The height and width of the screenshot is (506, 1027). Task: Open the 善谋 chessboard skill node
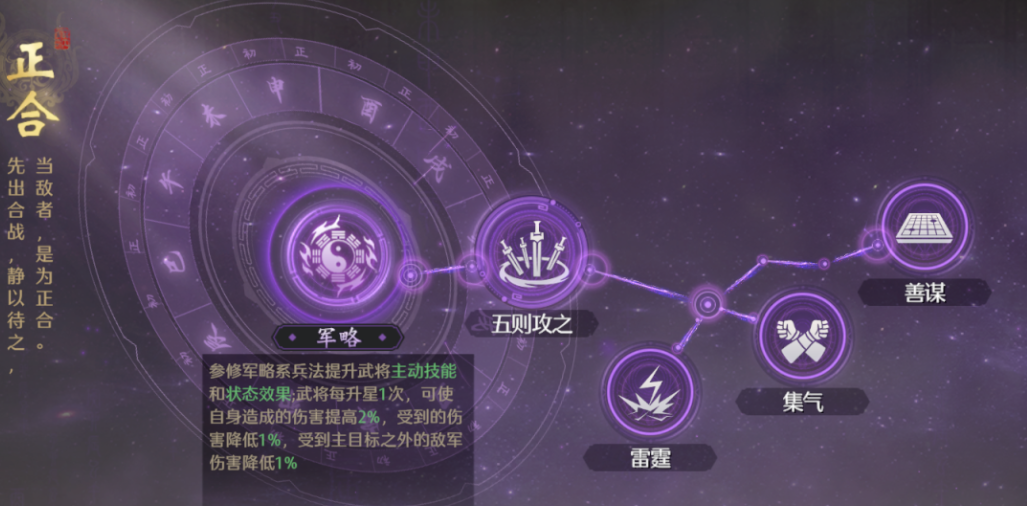(x=925, y=228)
